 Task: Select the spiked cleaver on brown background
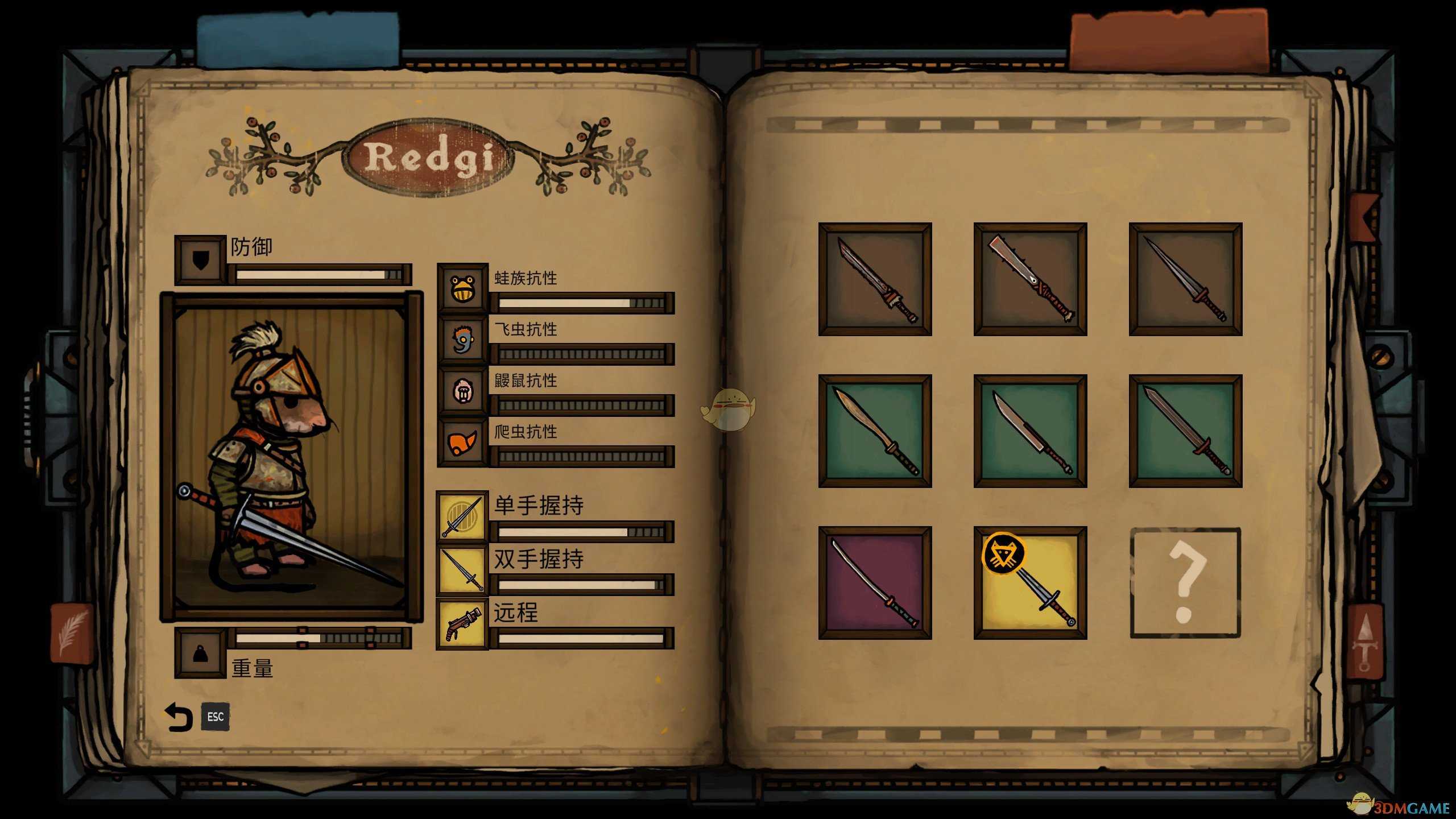[1030, 279]
